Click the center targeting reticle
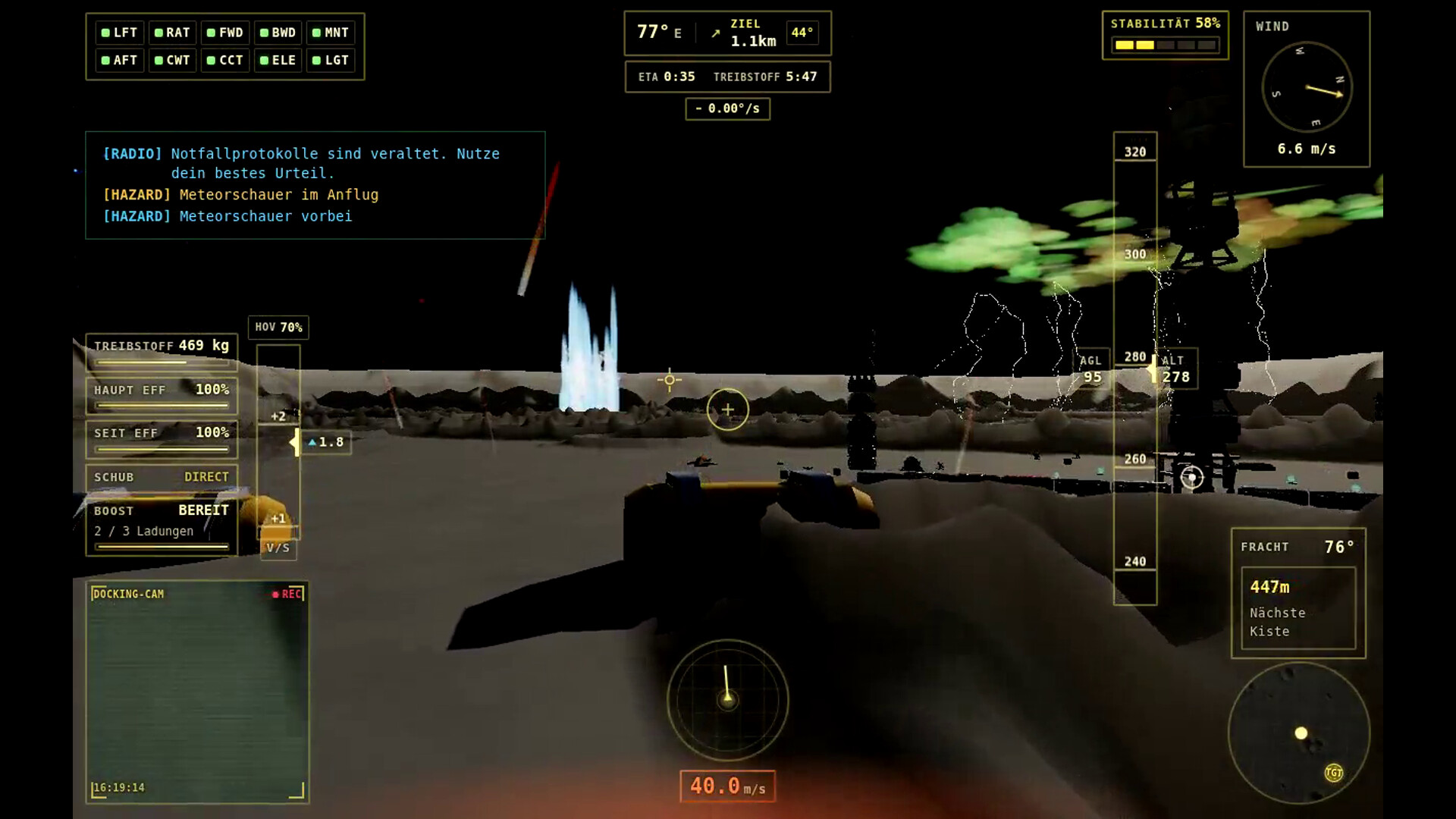This screenshot has width=1456, height=819. [x=727, y=409]
